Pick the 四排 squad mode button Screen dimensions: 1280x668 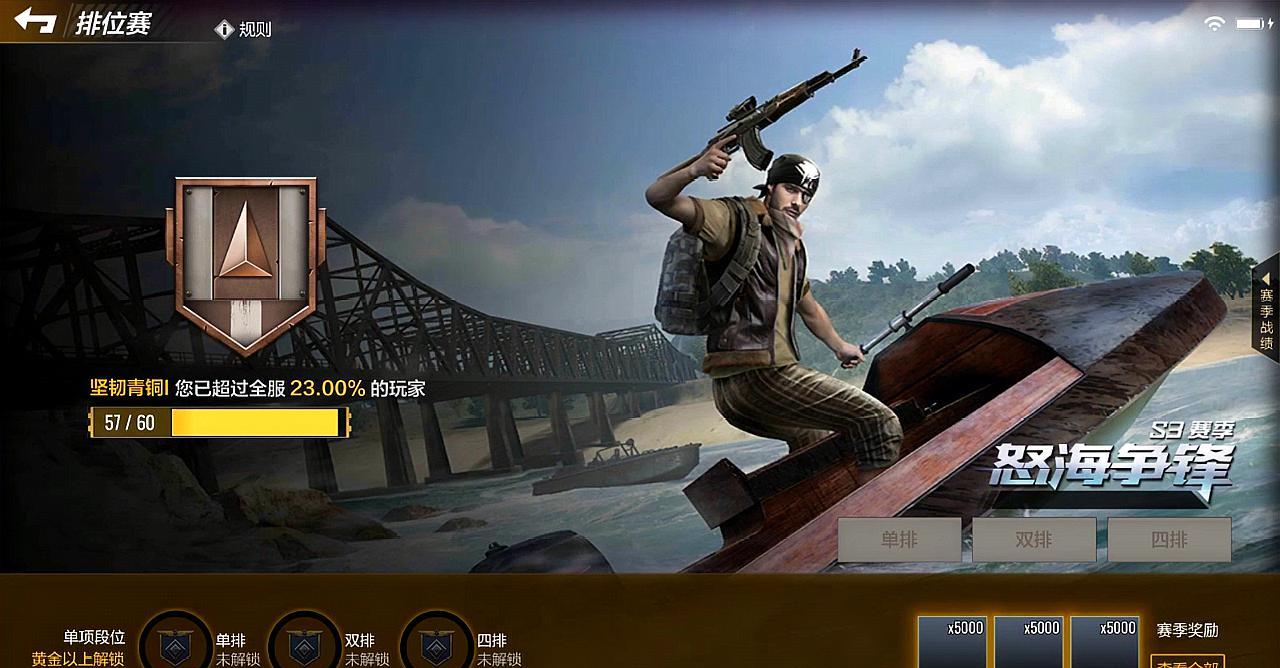pyautogui.click(x=1169, y=540)
